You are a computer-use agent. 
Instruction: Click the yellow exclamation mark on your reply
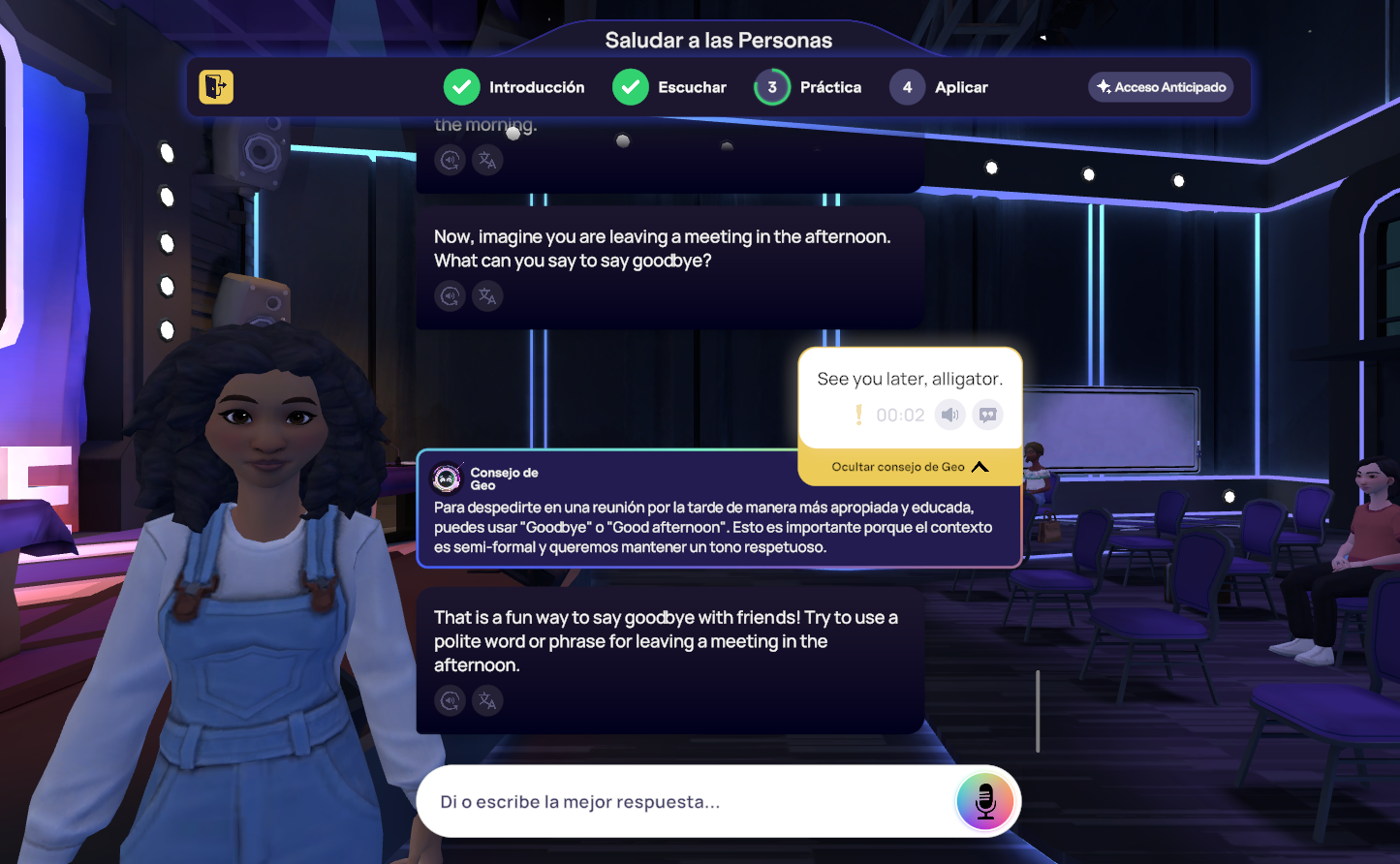tap(858, 416)
